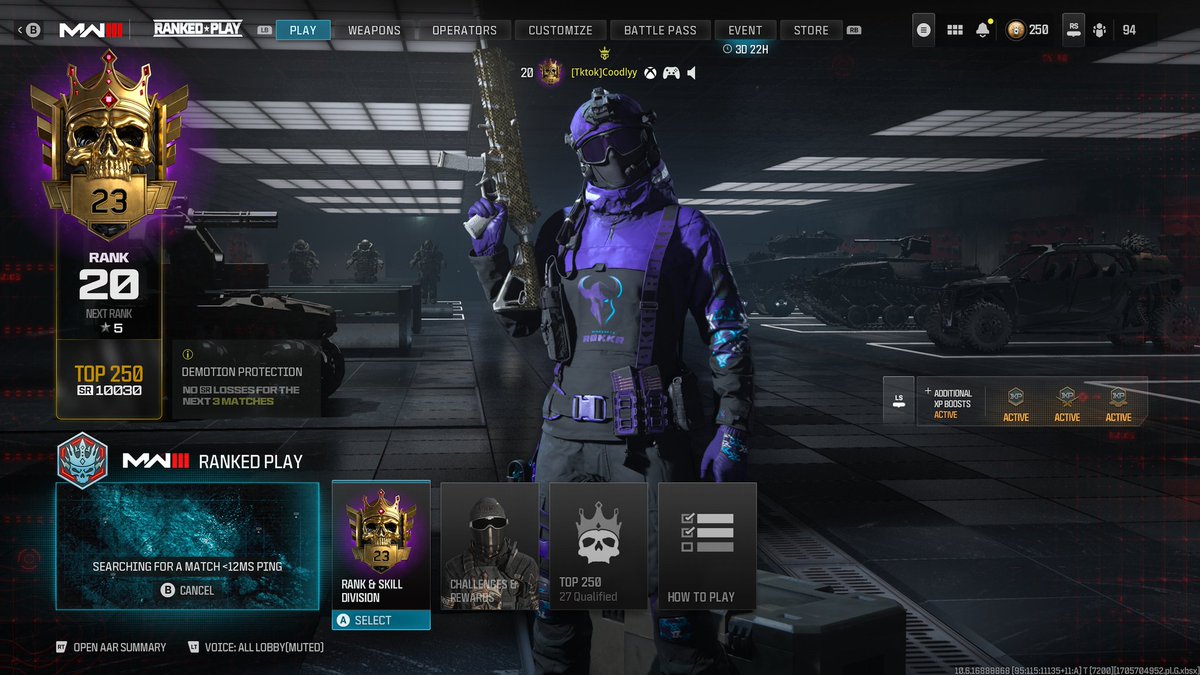Switch to the Play tab
Screen dimensions: 1200x675
pyautogui.click(x=302, y=30)
